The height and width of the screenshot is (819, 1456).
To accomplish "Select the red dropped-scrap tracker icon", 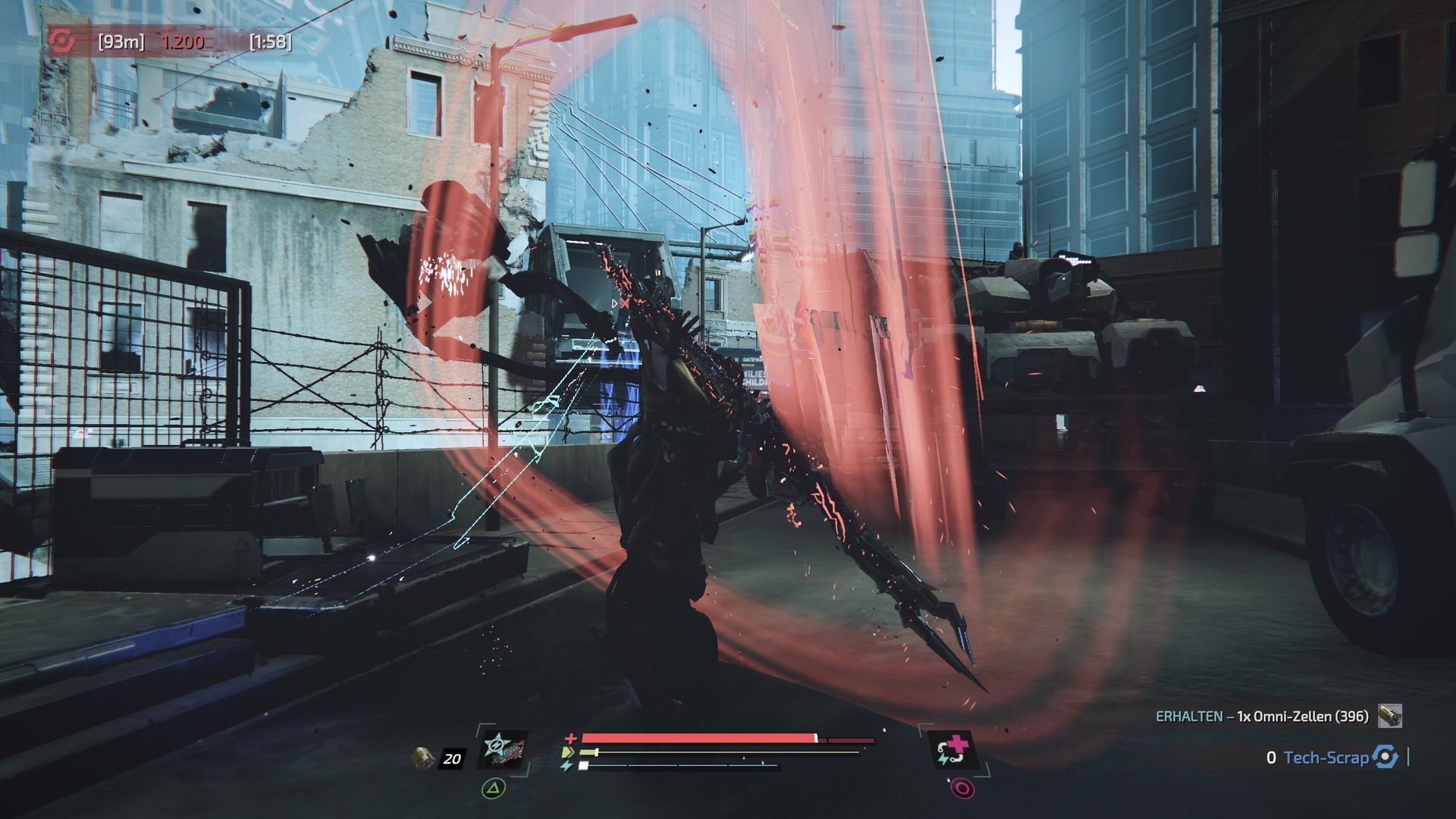I will (62, 42).
